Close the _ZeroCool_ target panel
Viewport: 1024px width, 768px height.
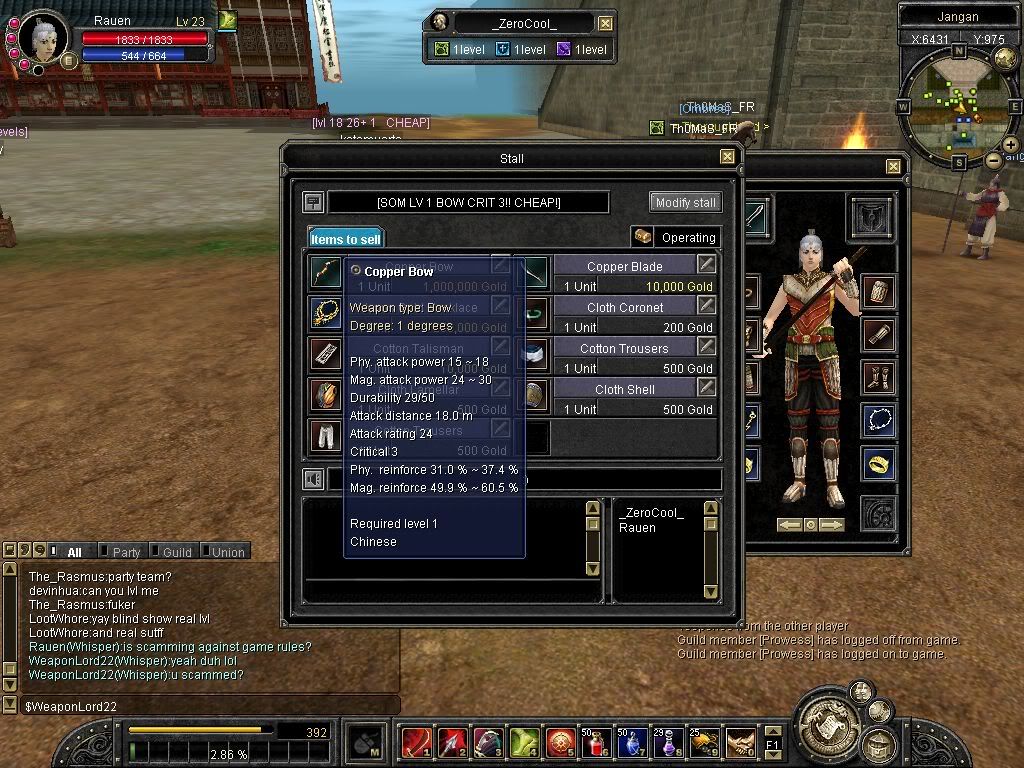coord(605,23)
